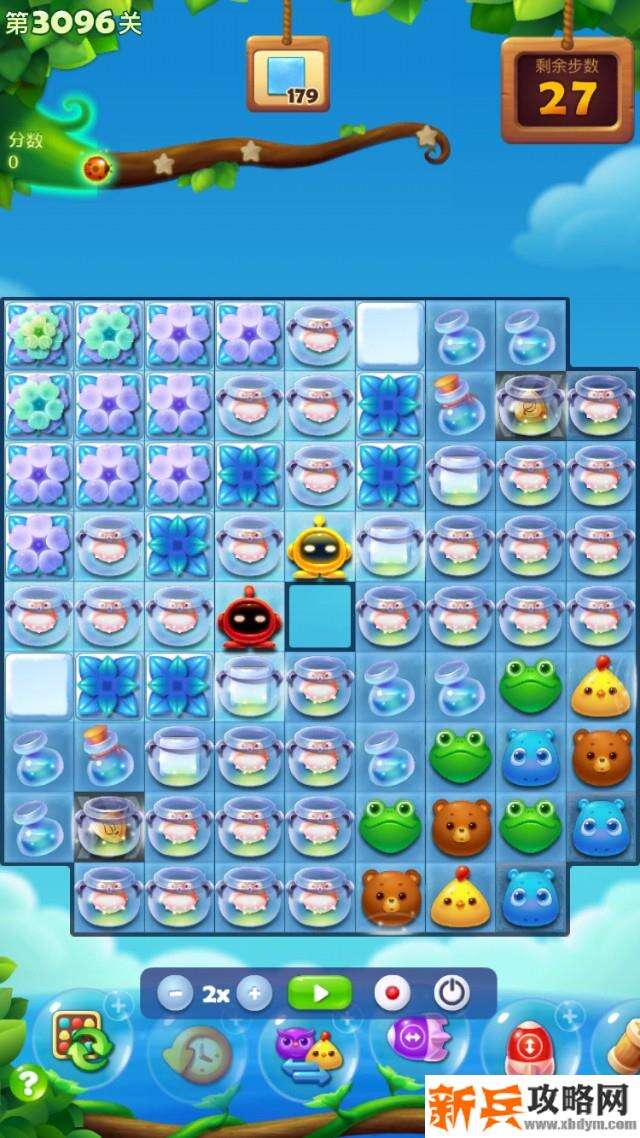Select the owl and chick swap booster
The height and width of the screenshot is (1138, 640).
308,1050
